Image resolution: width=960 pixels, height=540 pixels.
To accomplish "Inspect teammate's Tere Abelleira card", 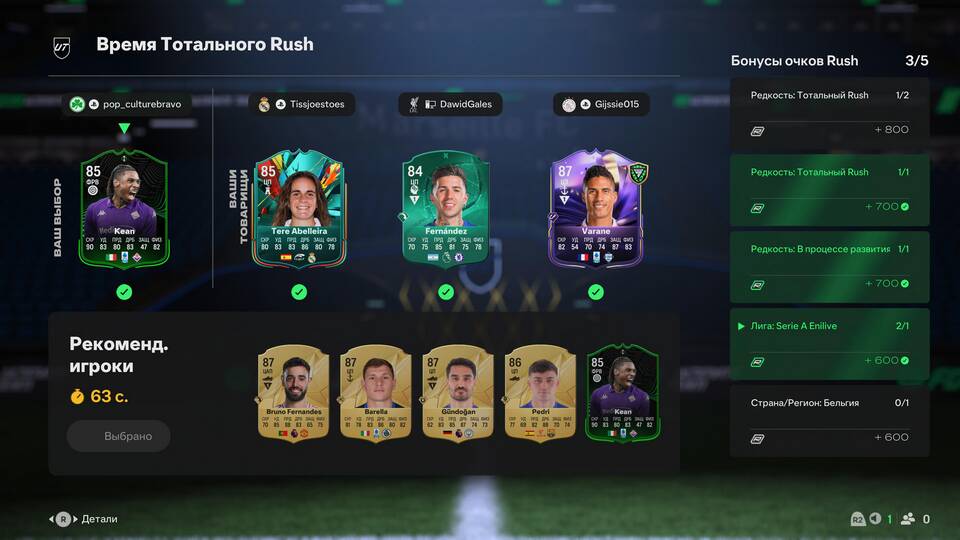I will 299,210.
